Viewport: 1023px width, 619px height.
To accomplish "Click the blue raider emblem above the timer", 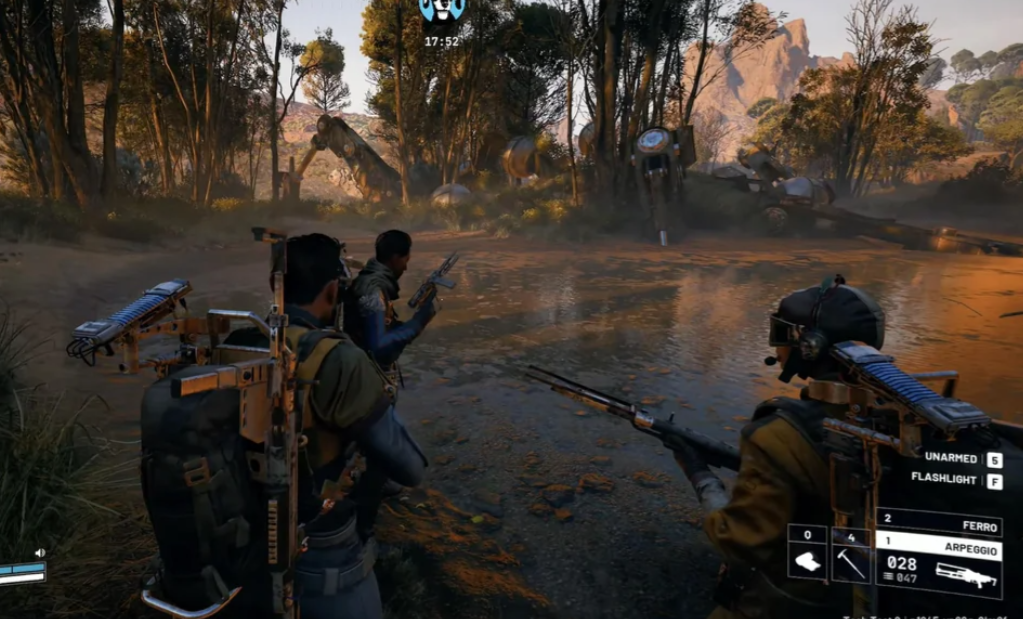I will point(442,11).
